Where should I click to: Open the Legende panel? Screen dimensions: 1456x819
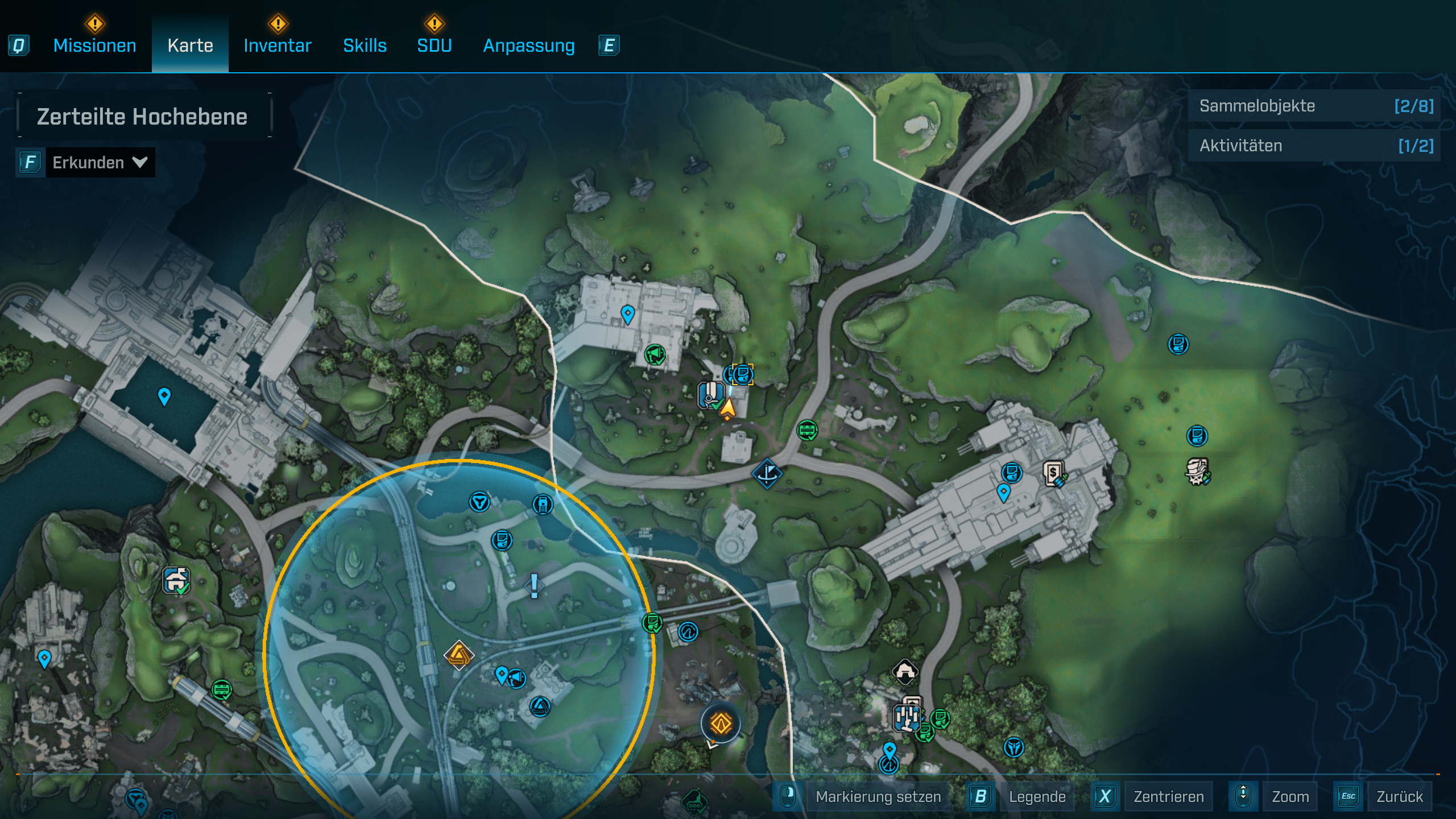click(1038, 796)
